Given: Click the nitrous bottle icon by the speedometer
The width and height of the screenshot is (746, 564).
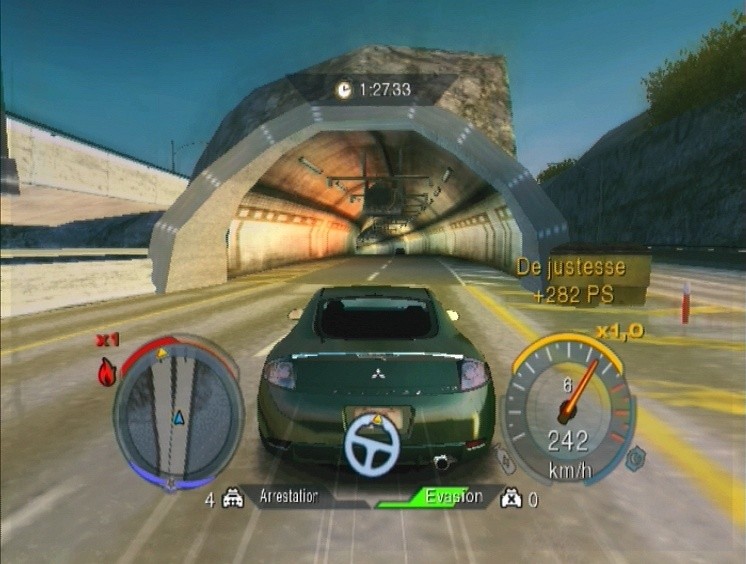Looking at the screenshot, I should pos(508,461).
